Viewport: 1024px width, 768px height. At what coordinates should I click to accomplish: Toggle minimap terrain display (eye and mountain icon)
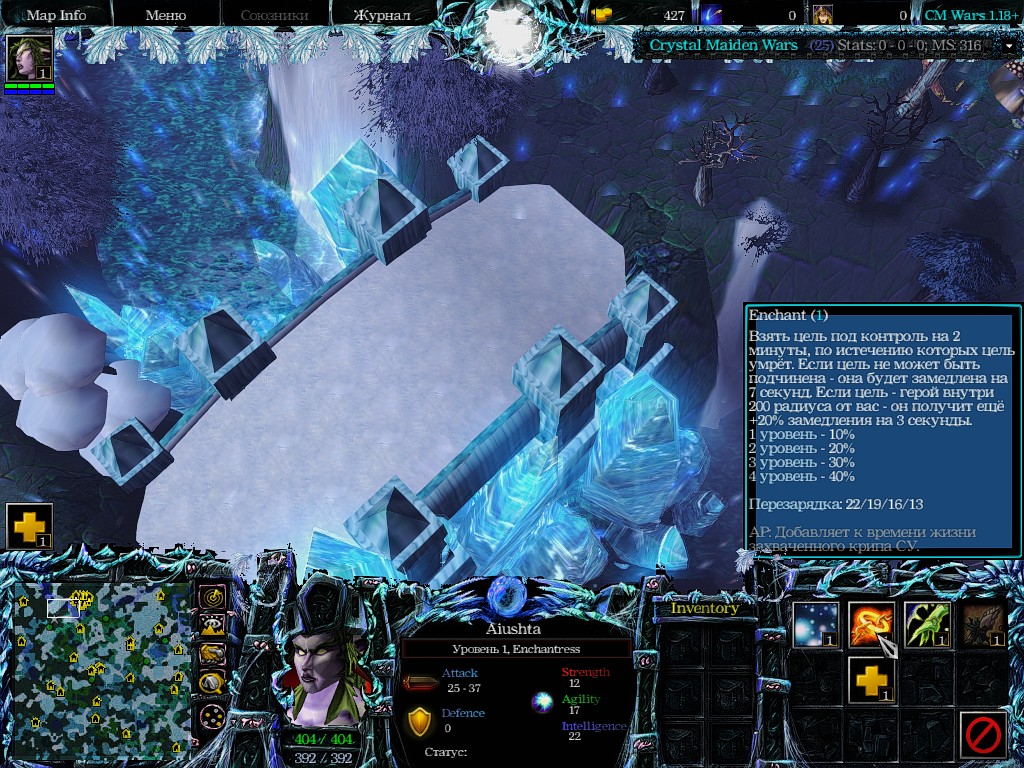212,626
